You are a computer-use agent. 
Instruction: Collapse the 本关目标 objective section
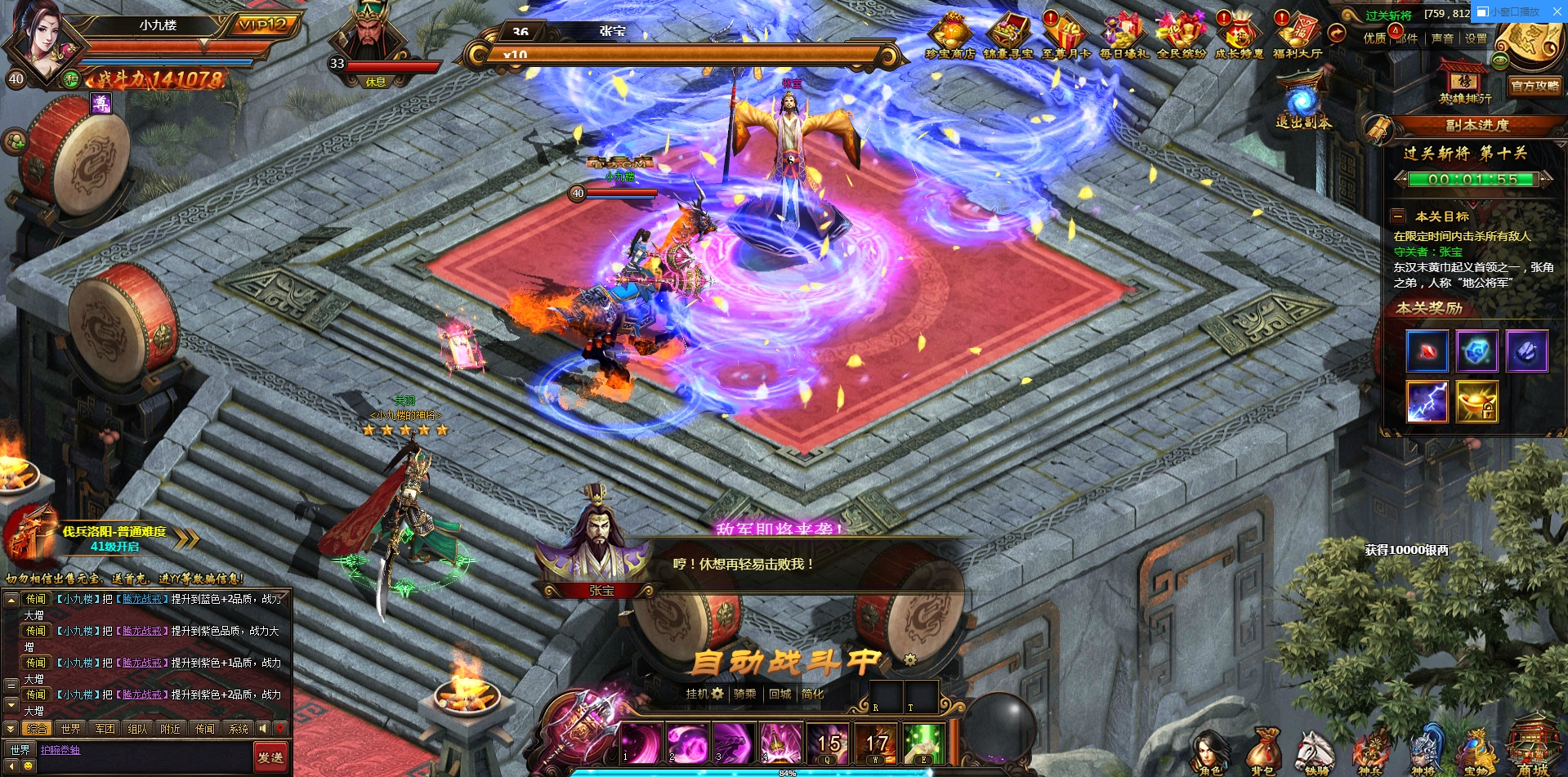point(1398,217)
